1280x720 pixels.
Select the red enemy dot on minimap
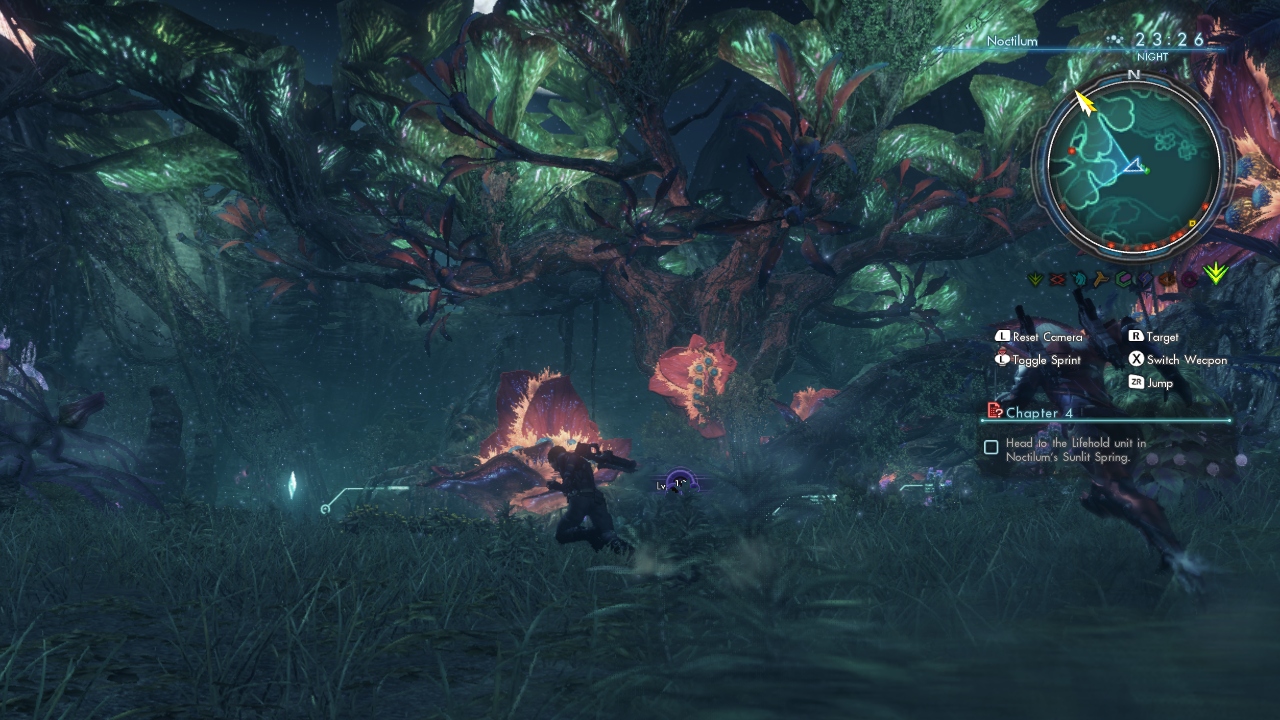1072,152
